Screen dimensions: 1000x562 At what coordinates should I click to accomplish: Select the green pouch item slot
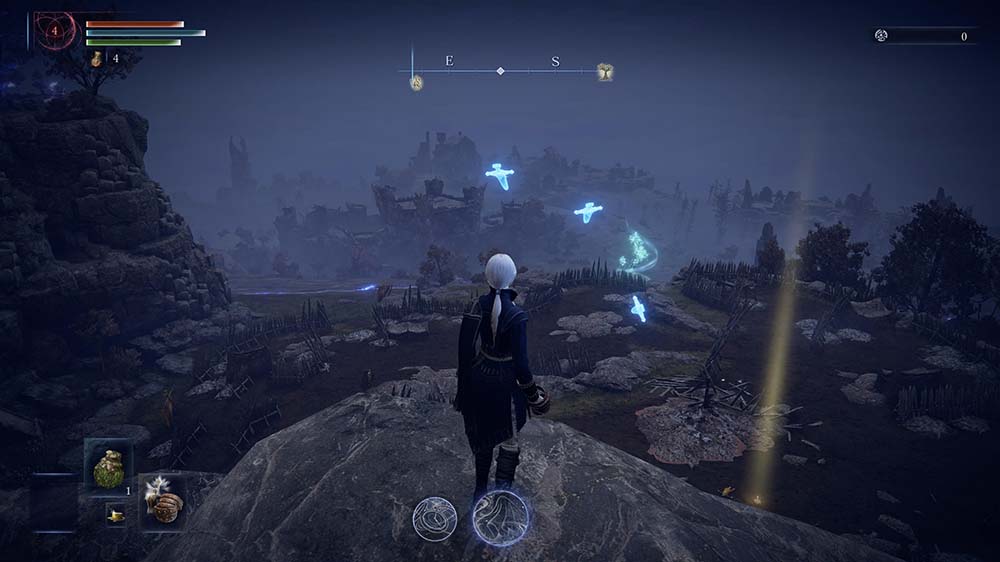tap(108, 467)
